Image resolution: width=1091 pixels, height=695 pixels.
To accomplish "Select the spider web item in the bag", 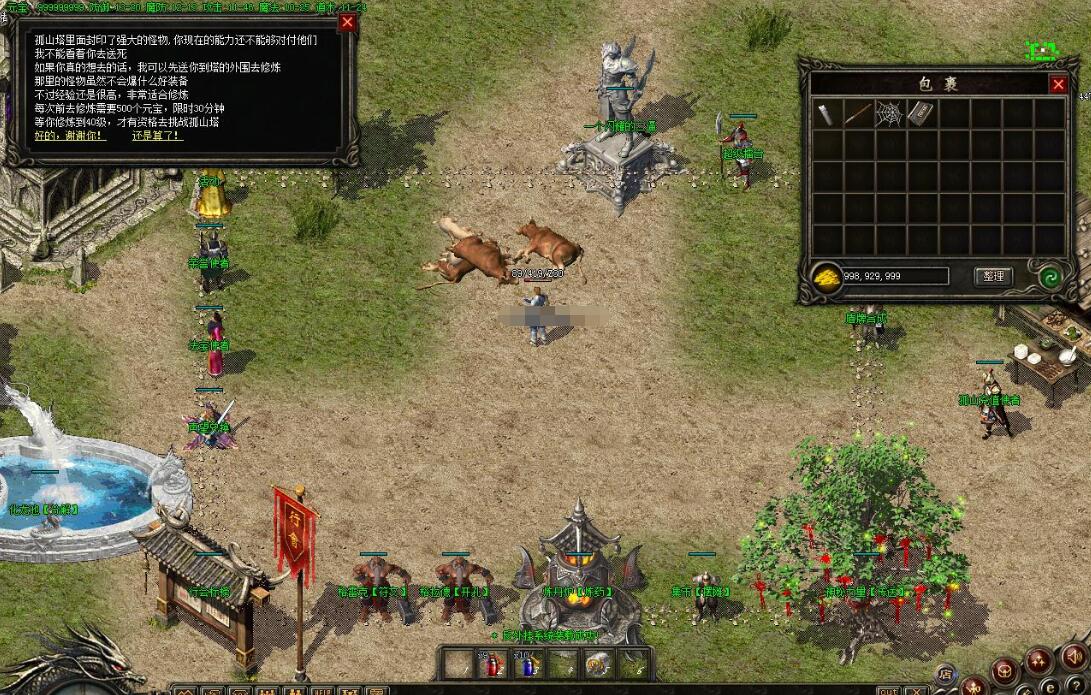I will (889, 113).
